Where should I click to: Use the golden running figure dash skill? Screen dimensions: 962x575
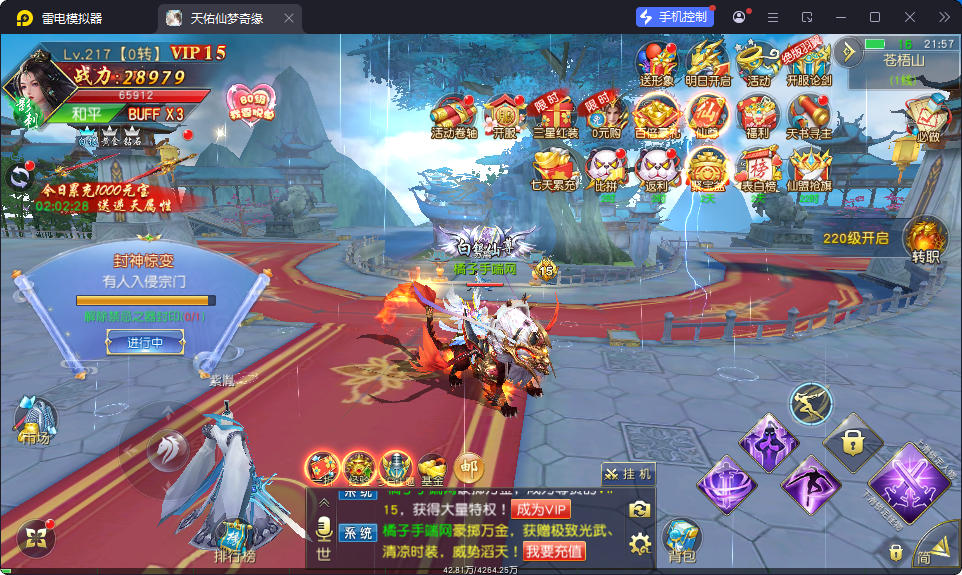pyautogui.click(x=811, y=403)
